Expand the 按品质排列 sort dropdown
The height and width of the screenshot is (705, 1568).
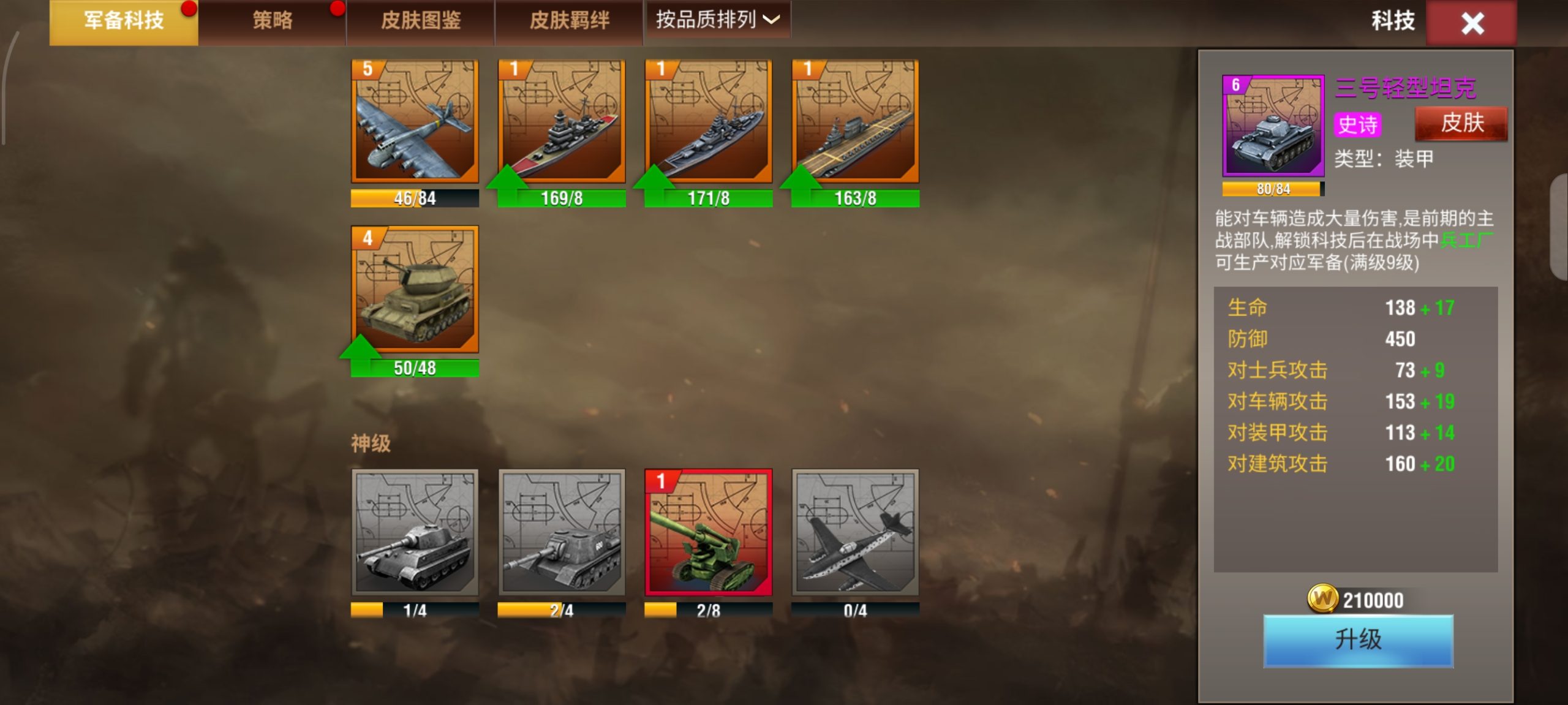tap(717, 20)
